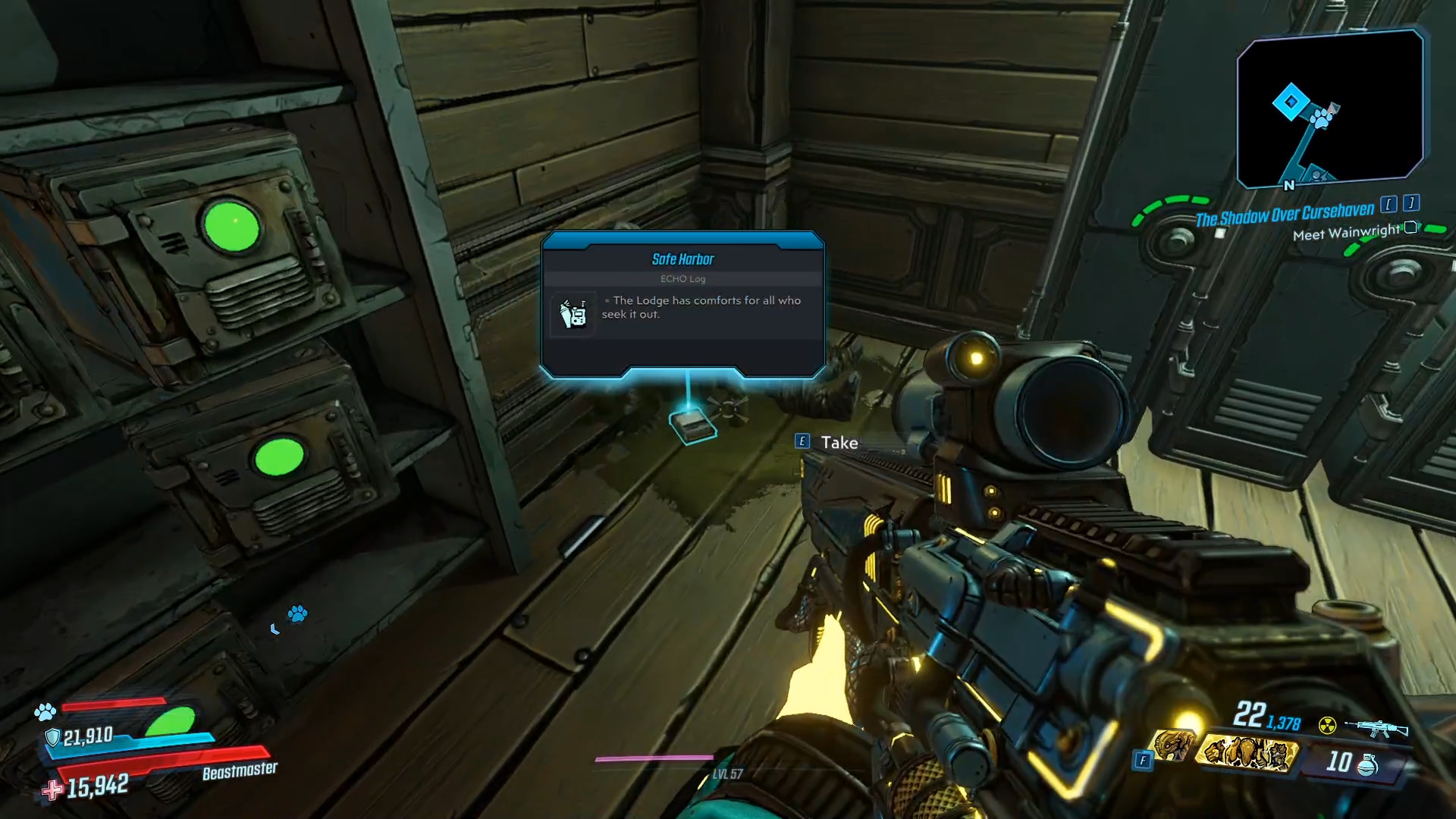Viewport: 1456px width, 819px height.
Task: Tap the grenade icon beside the count
Action: (1367, 767)
